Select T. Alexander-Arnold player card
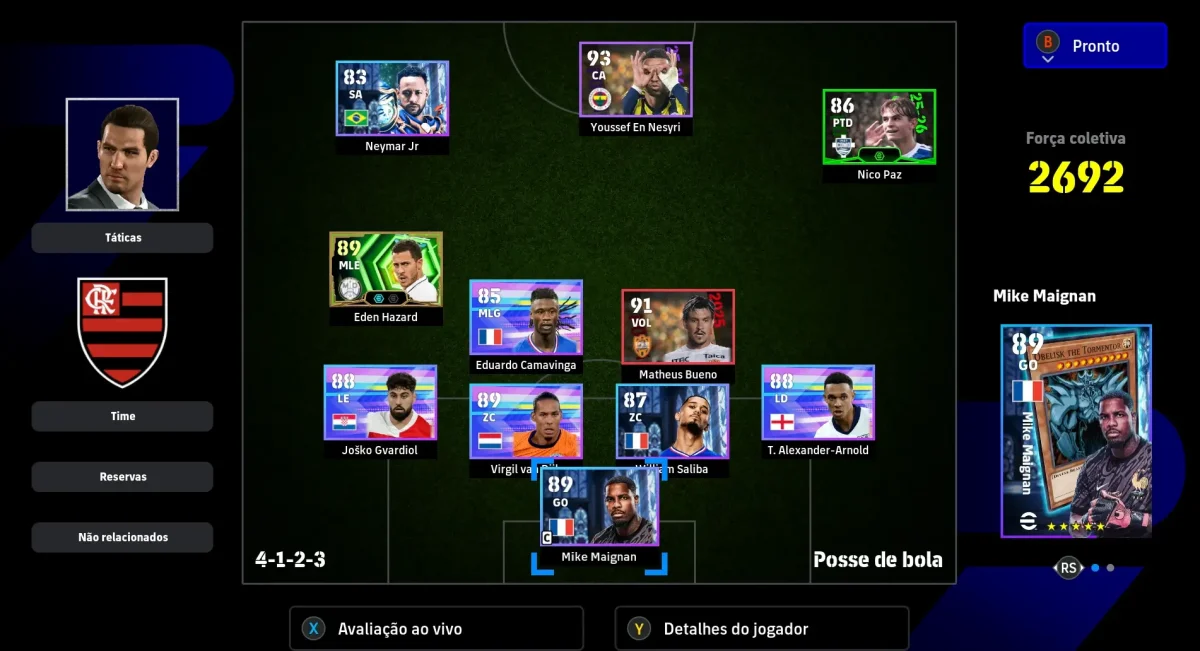Image resolution: width=1200 pixels, height=651 pixels. pyautogui.click(x=818, y=402)
